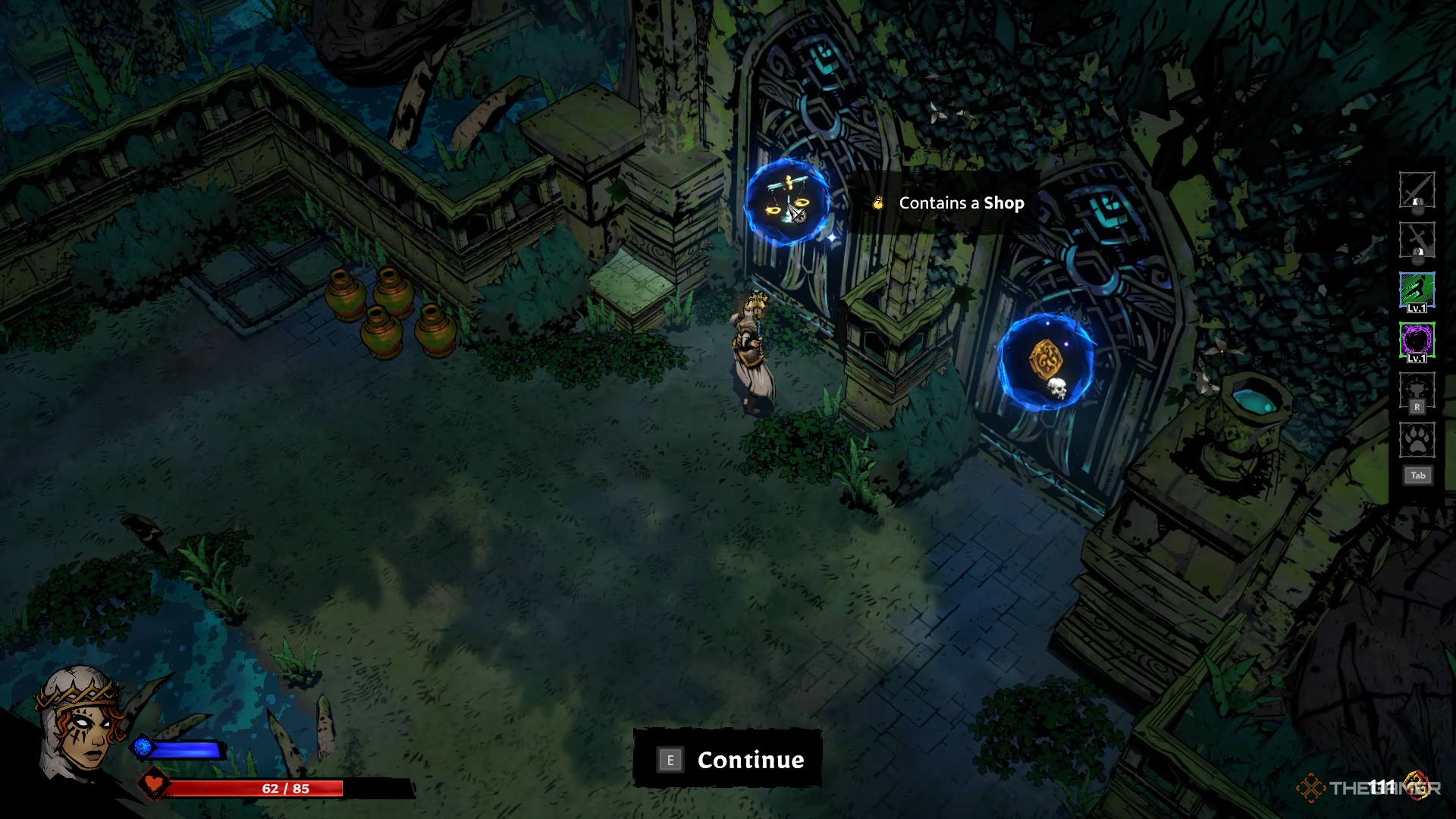Click the Continue button

727,759
